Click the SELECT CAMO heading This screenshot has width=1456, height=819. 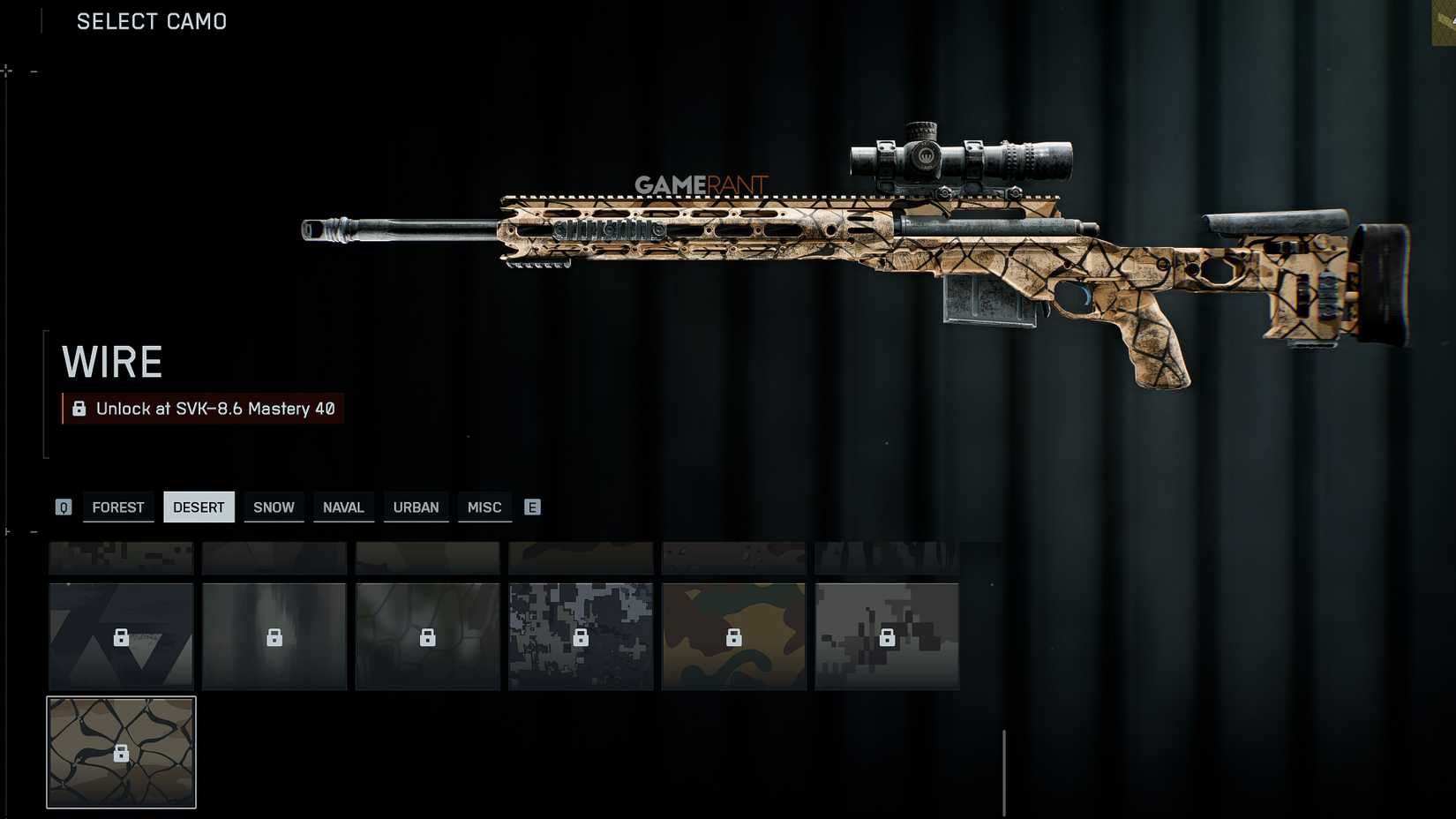click(151, 21)
